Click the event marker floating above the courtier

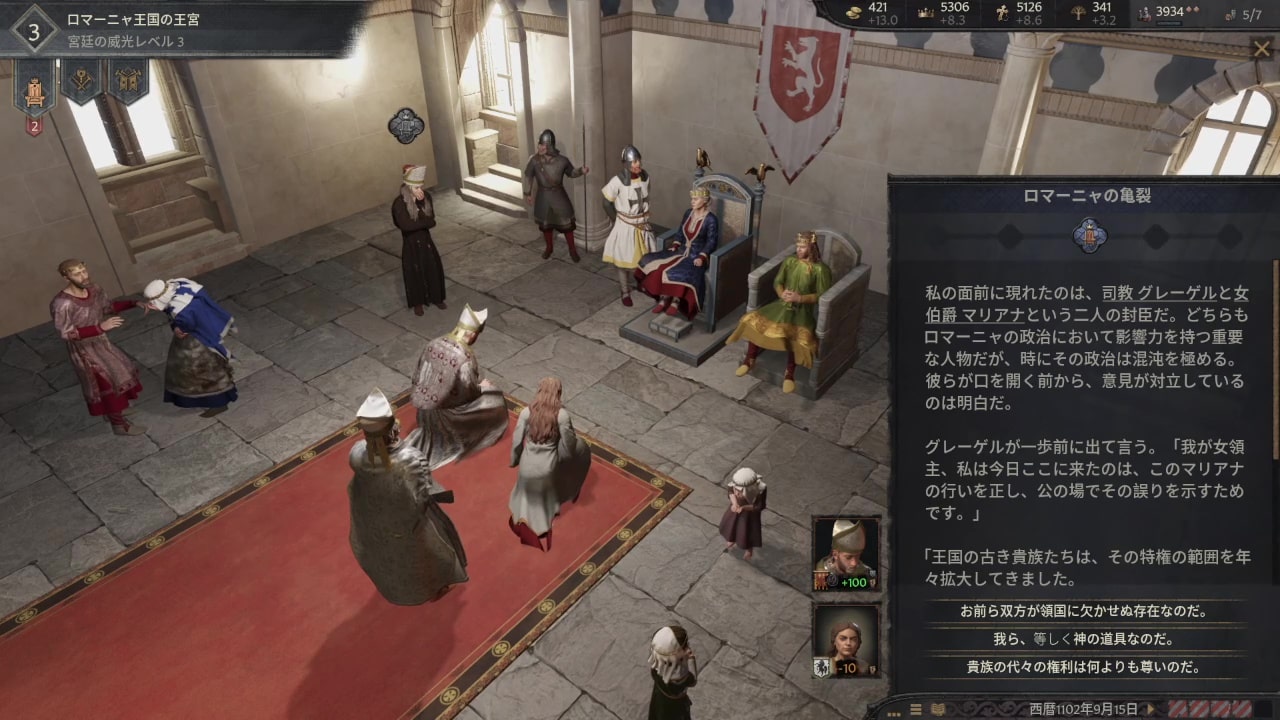[406, 125]
